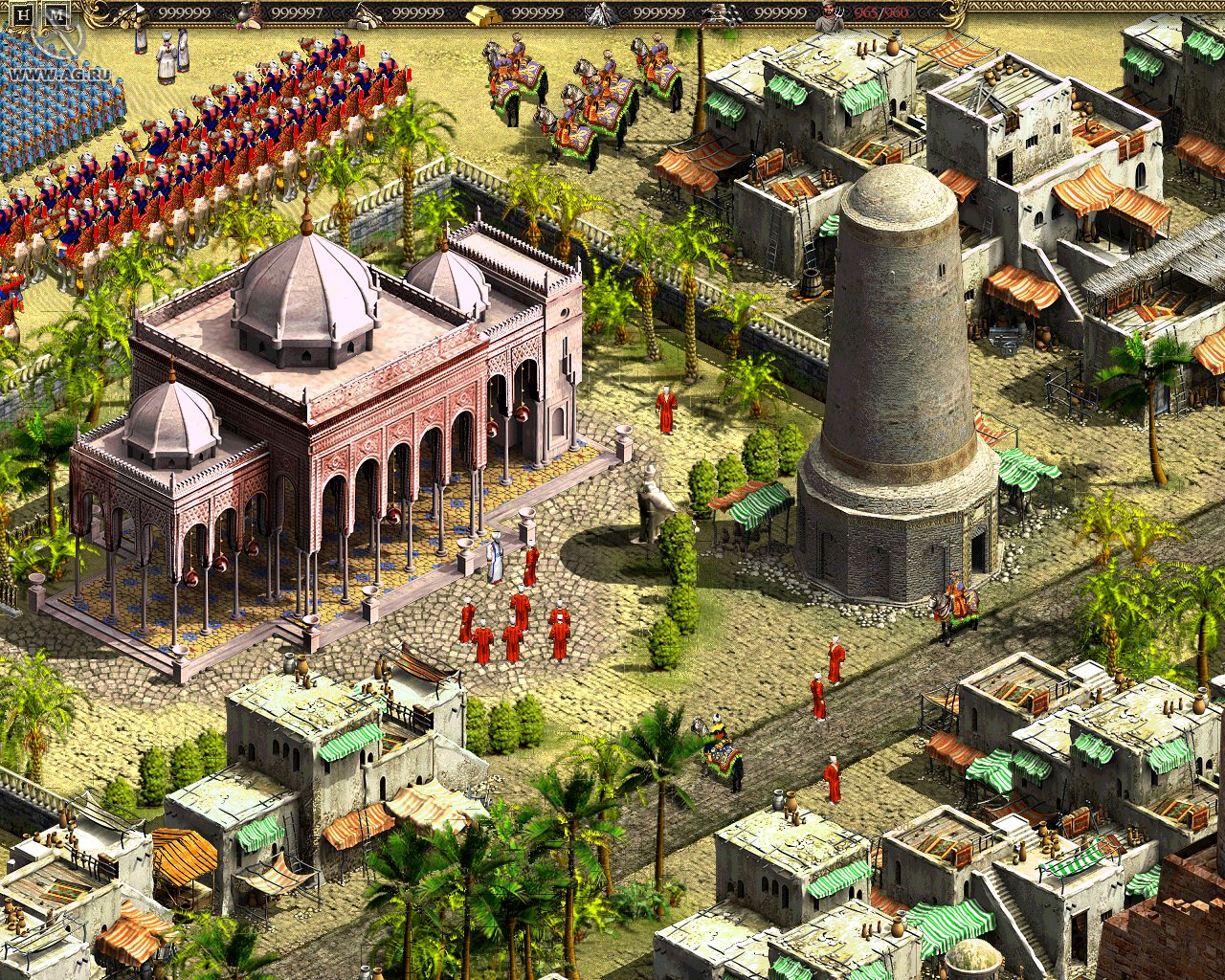Click the food resource icon on the top bar
Image resolution: width=1225 pixels, height=980 pixels.
(247, 11)
